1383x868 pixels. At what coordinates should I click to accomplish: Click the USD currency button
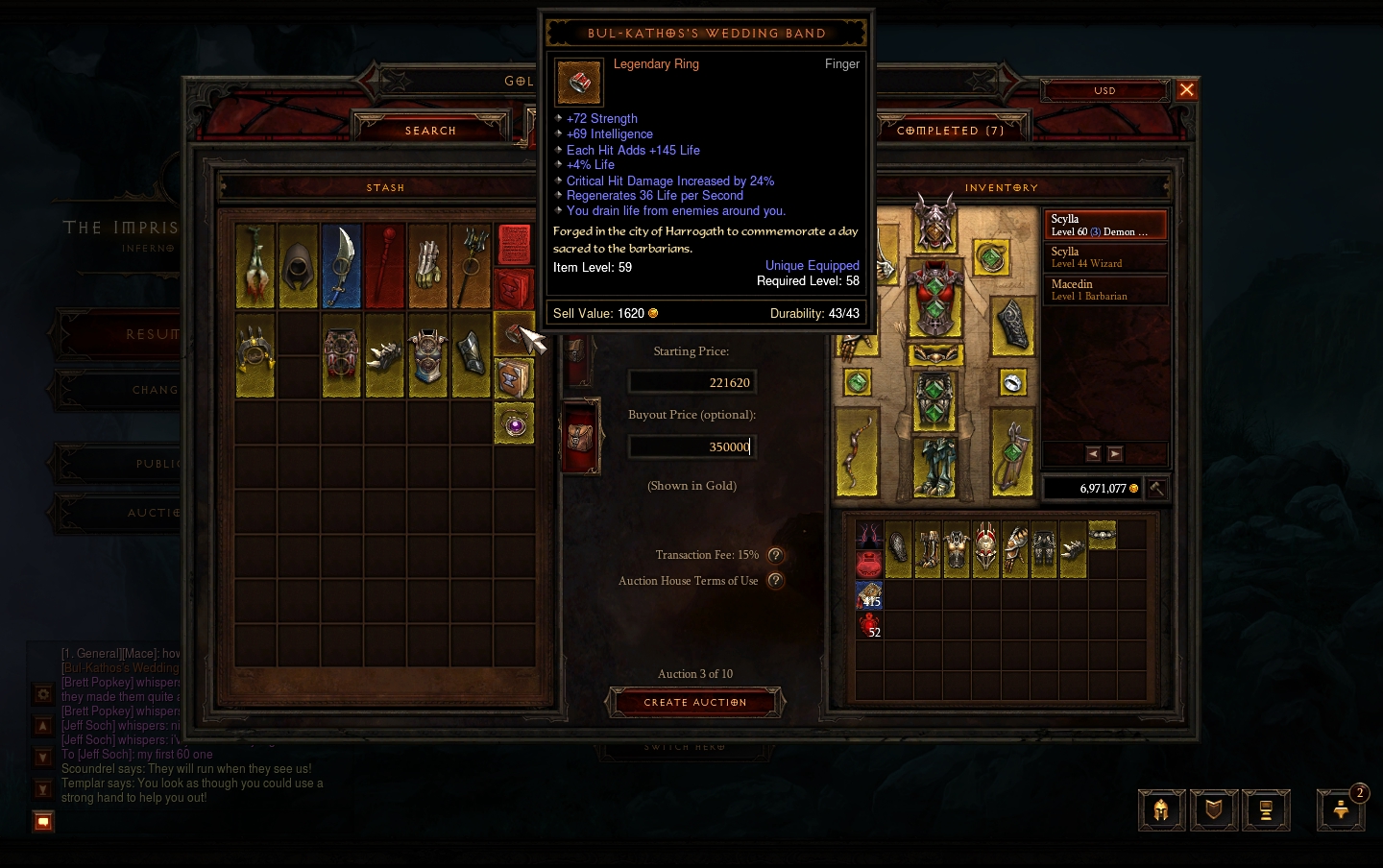coord(1104,90)
